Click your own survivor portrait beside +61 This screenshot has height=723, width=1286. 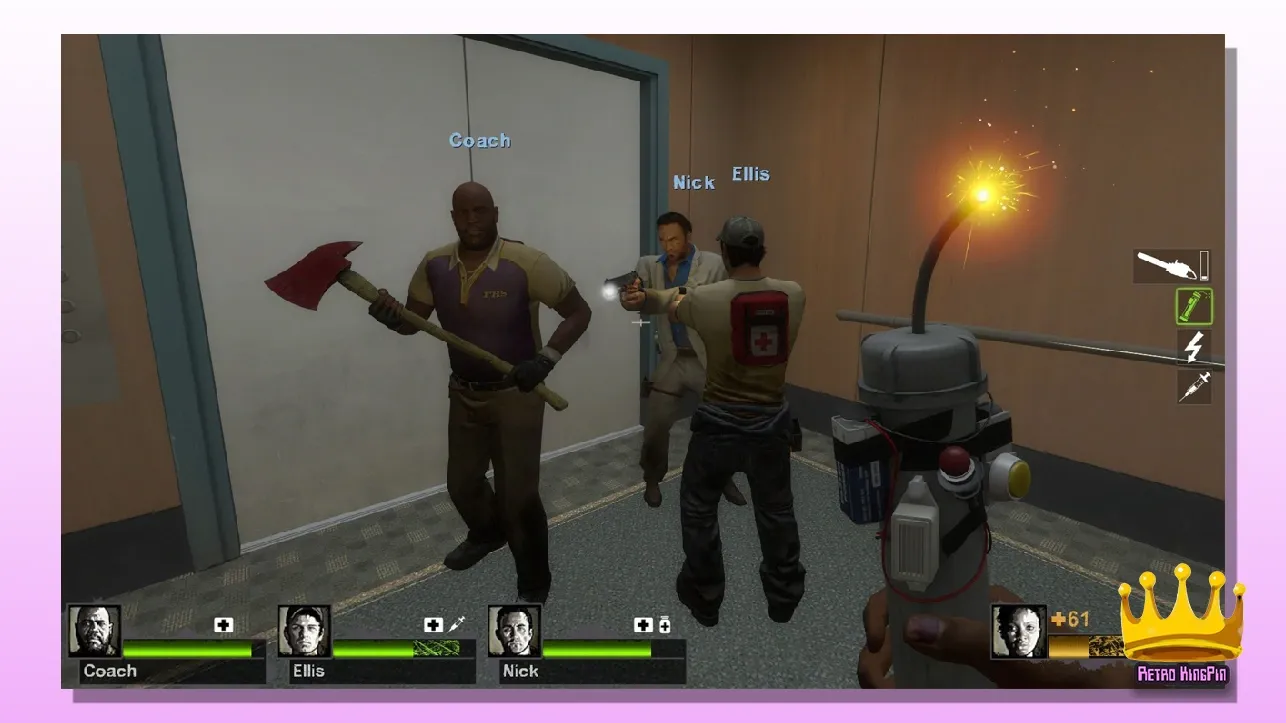click(x=1018, y=631)
